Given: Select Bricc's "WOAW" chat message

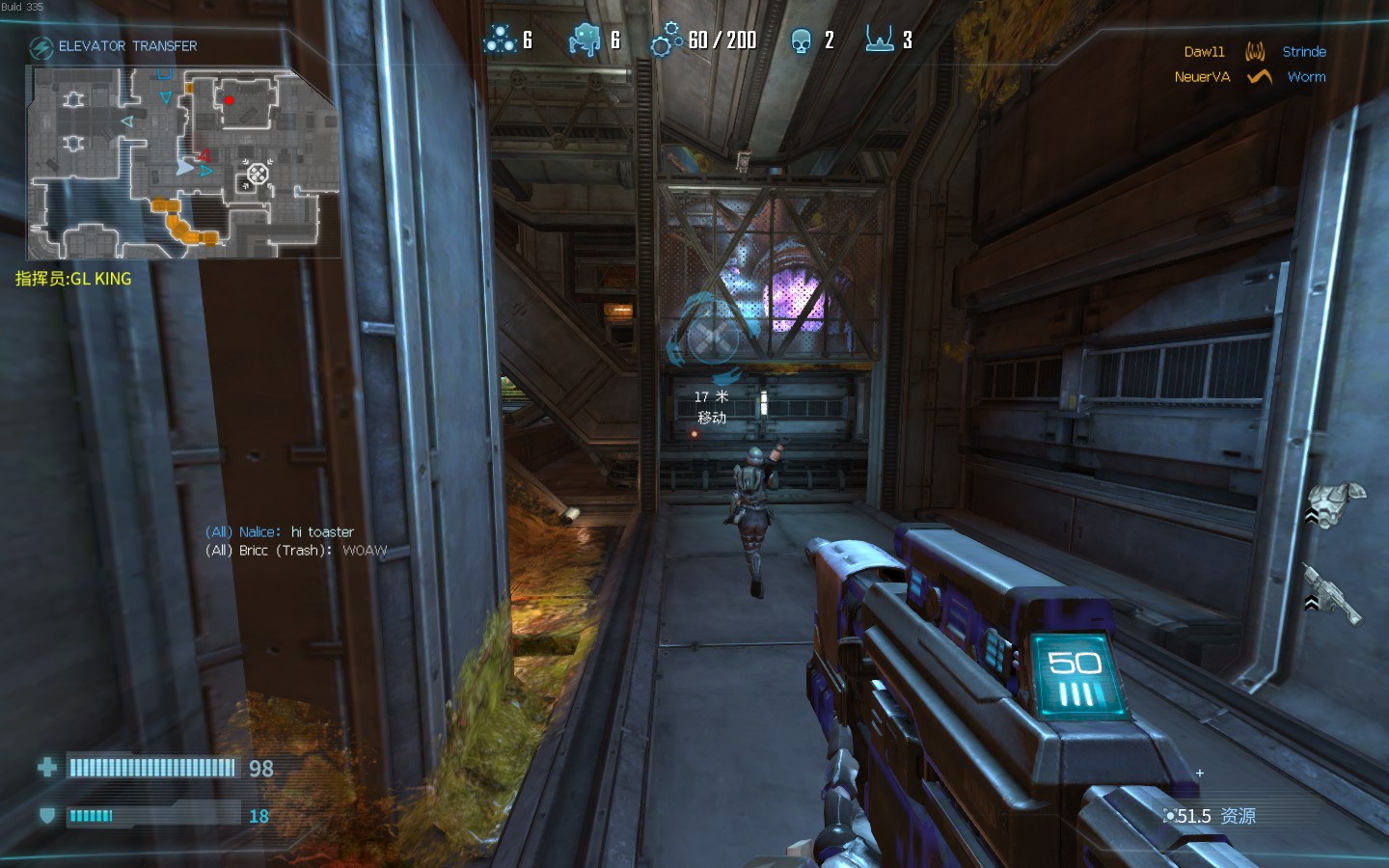Looking at the screenshot, I should pyautogui.click(x=296, y=551).
